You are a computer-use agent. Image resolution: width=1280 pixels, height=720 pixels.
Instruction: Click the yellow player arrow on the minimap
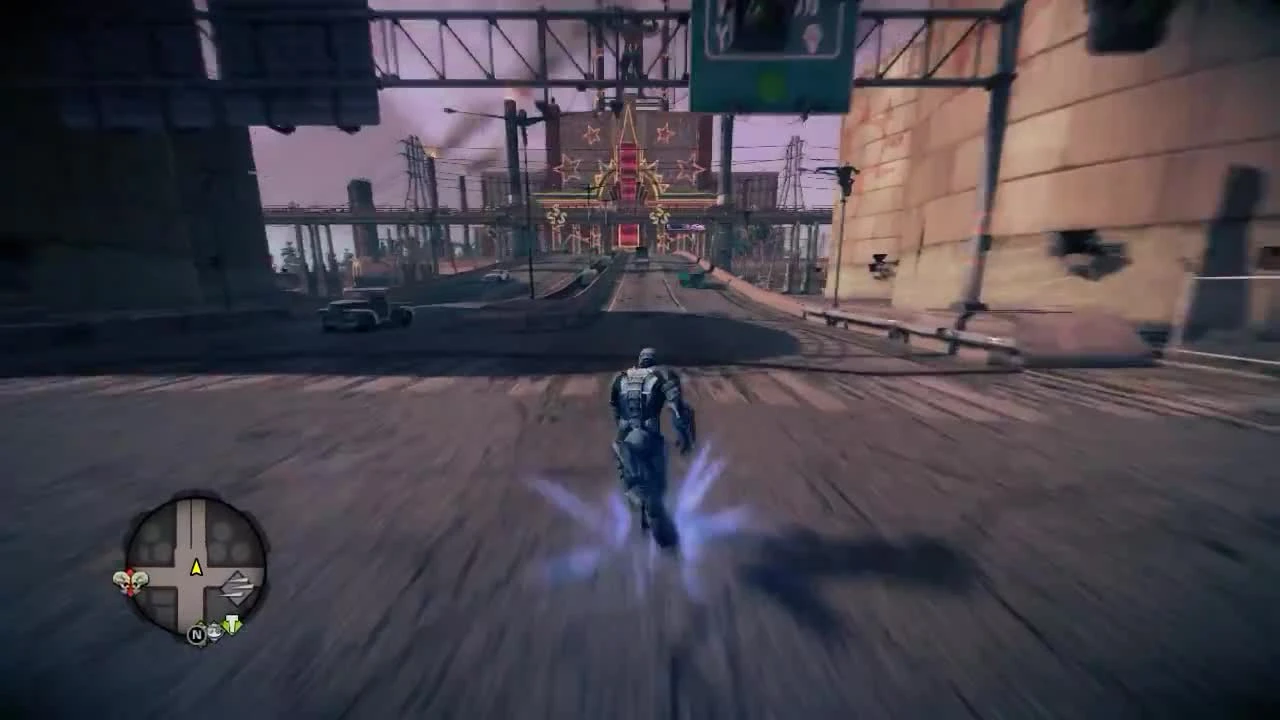click(195, 568)
